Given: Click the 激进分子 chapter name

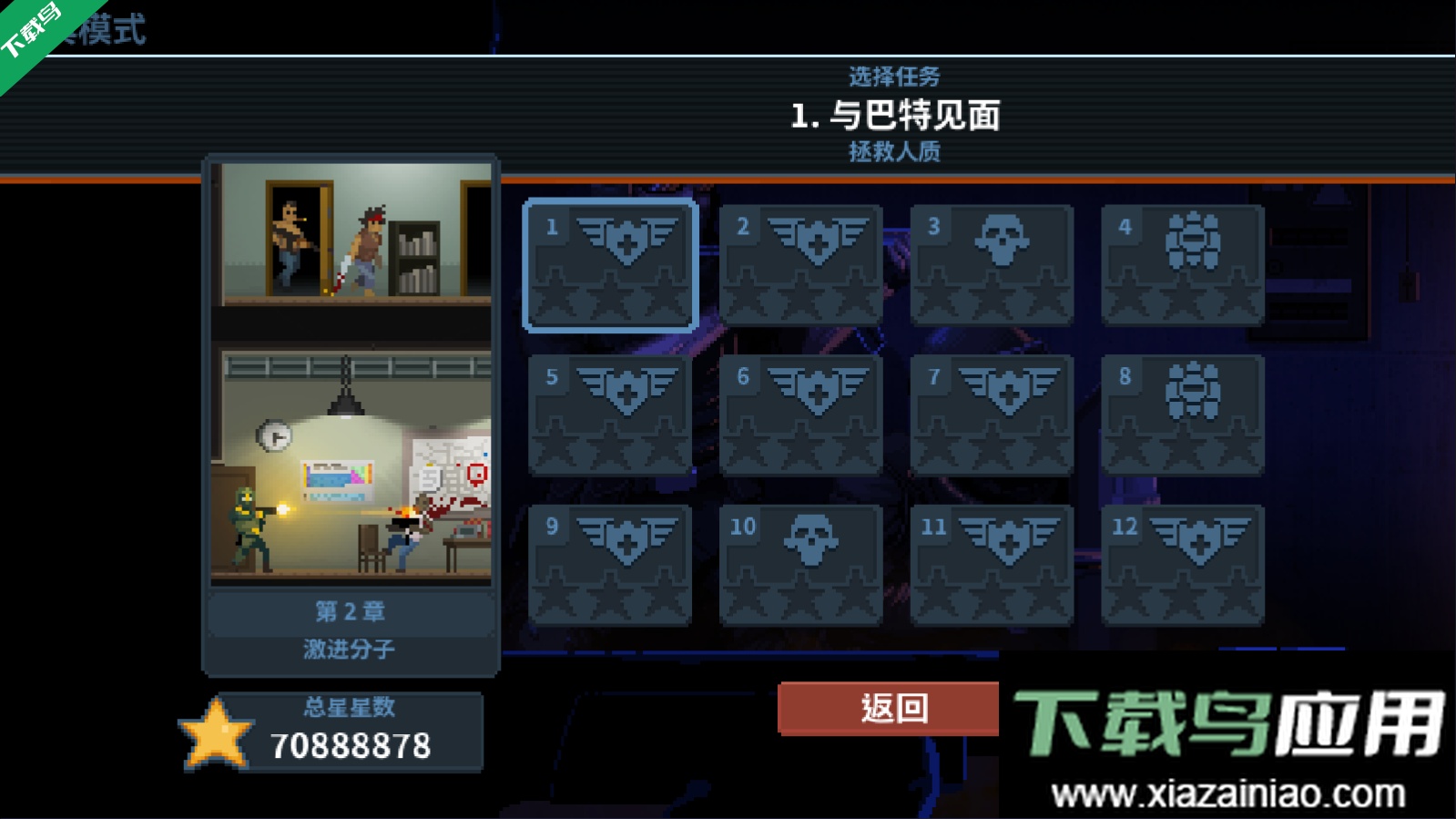Looking at the screenshot, I should click(351, 649).
